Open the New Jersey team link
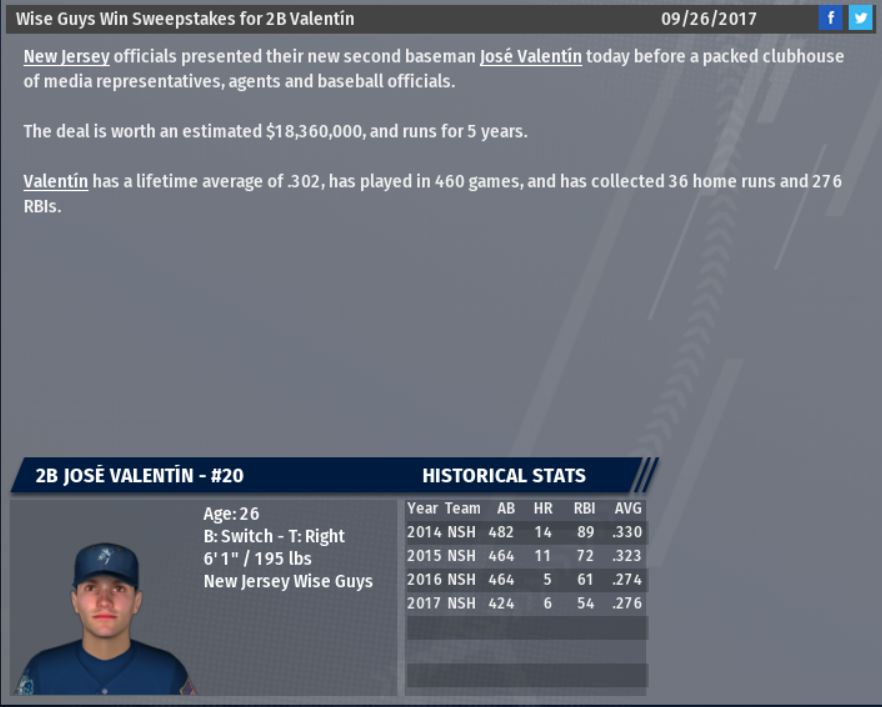The image size is (882, 707). pyautogui.click(x=66, y=57)
